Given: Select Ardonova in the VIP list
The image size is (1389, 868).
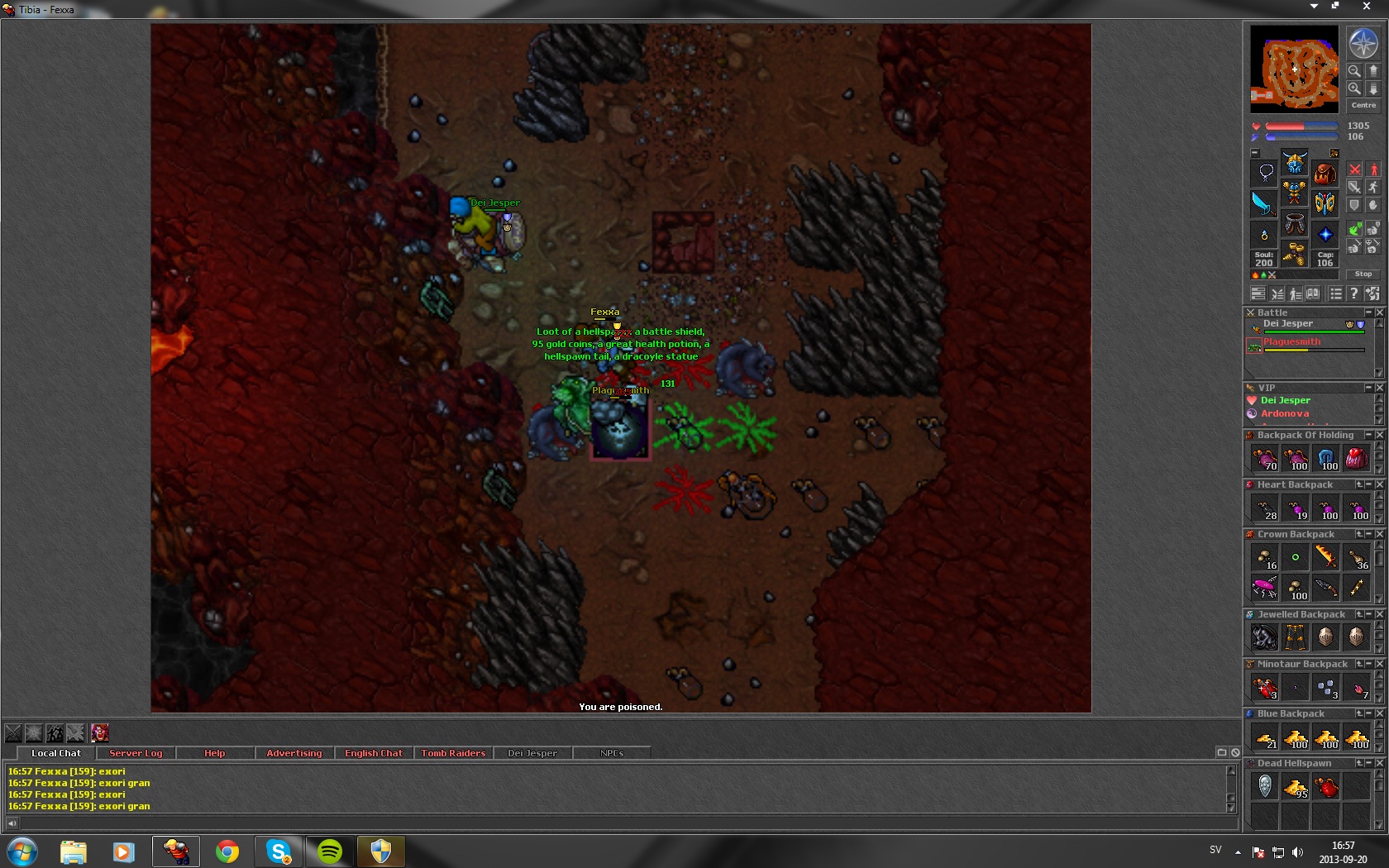Looking at the screenshot, I should coord(1284,413).
